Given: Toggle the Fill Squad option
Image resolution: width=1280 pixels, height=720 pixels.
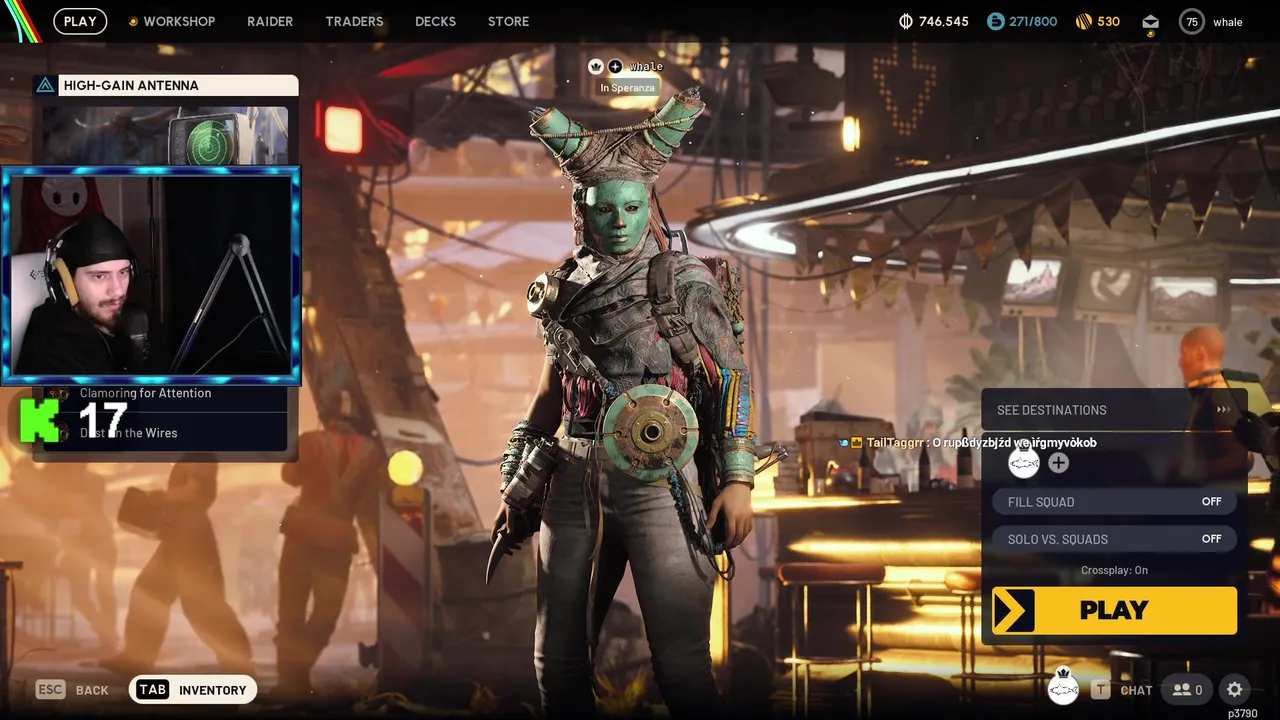Looking at the screenshot, I should click(1114, 502).
